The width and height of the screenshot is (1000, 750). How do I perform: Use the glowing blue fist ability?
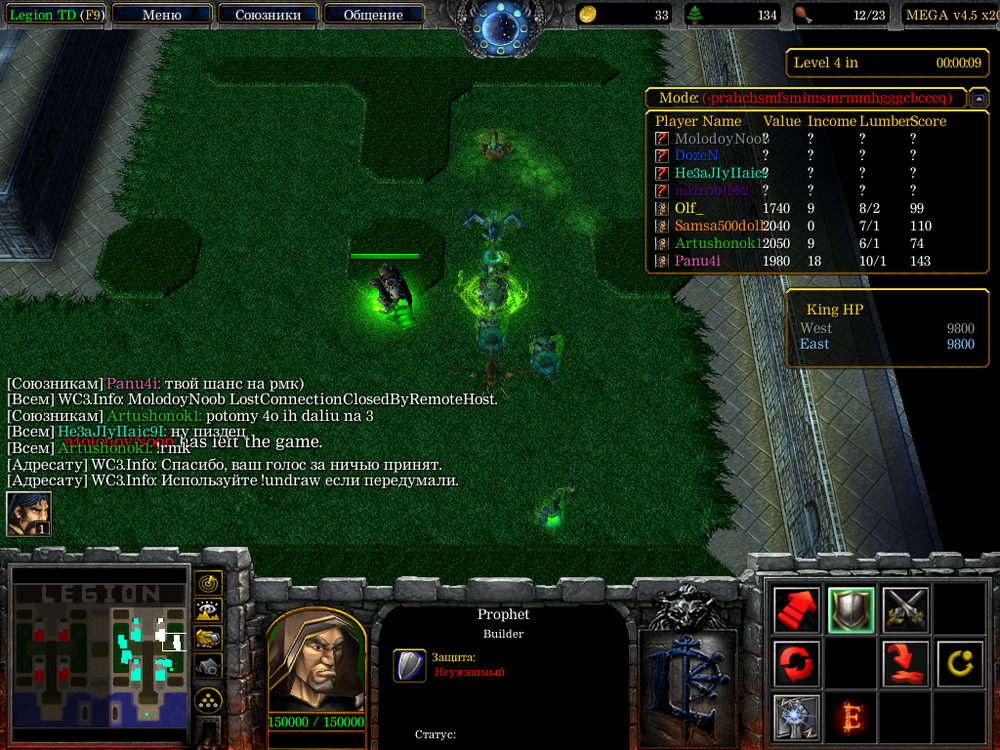pos(797,716)
